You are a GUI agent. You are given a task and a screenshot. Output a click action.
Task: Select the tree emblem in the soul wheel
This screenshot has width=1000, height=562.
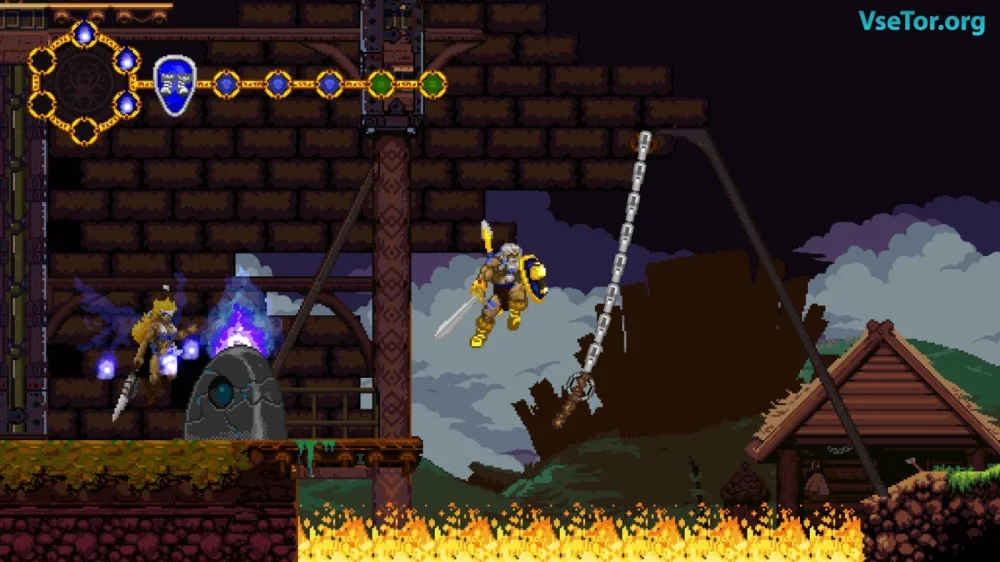coord(84,84)
